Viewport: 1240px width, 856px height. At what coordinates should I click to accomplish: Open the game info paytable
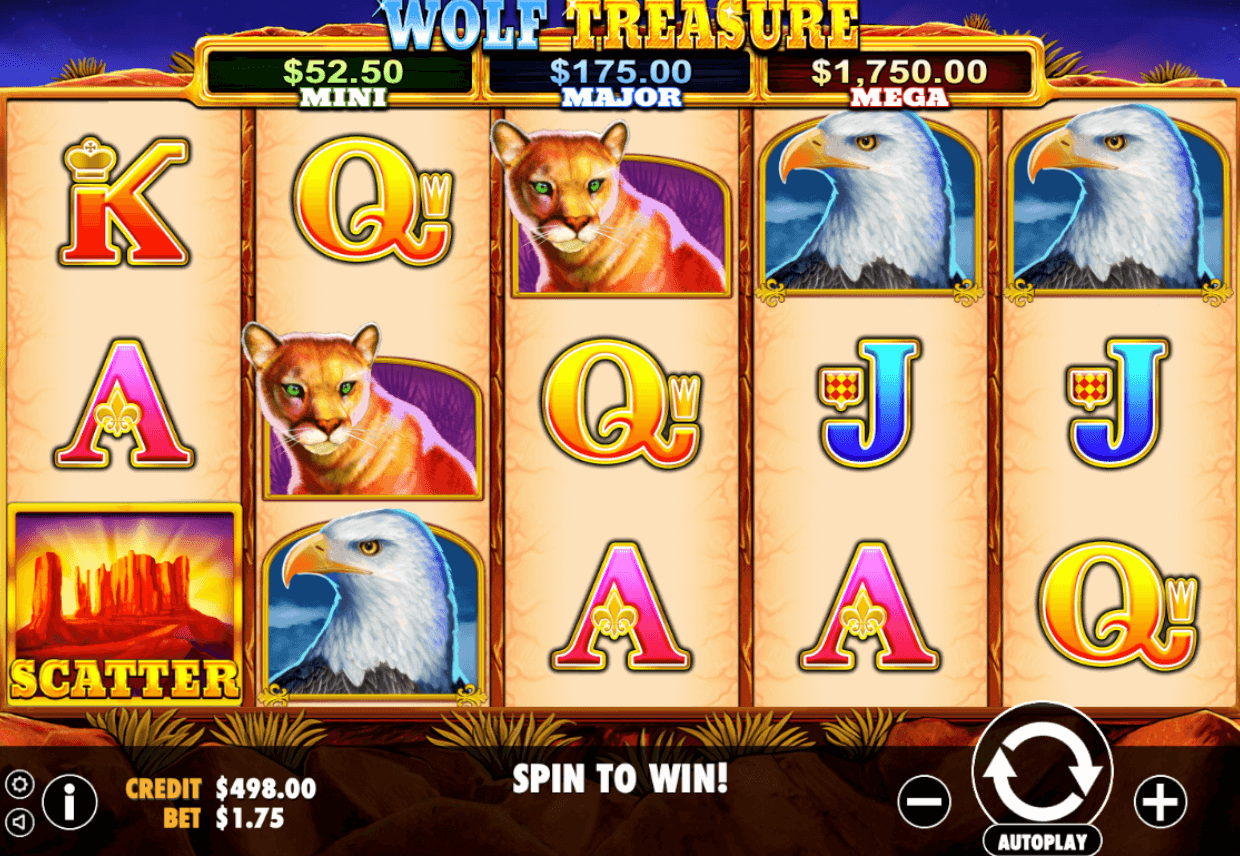click(x=69, y=801)
